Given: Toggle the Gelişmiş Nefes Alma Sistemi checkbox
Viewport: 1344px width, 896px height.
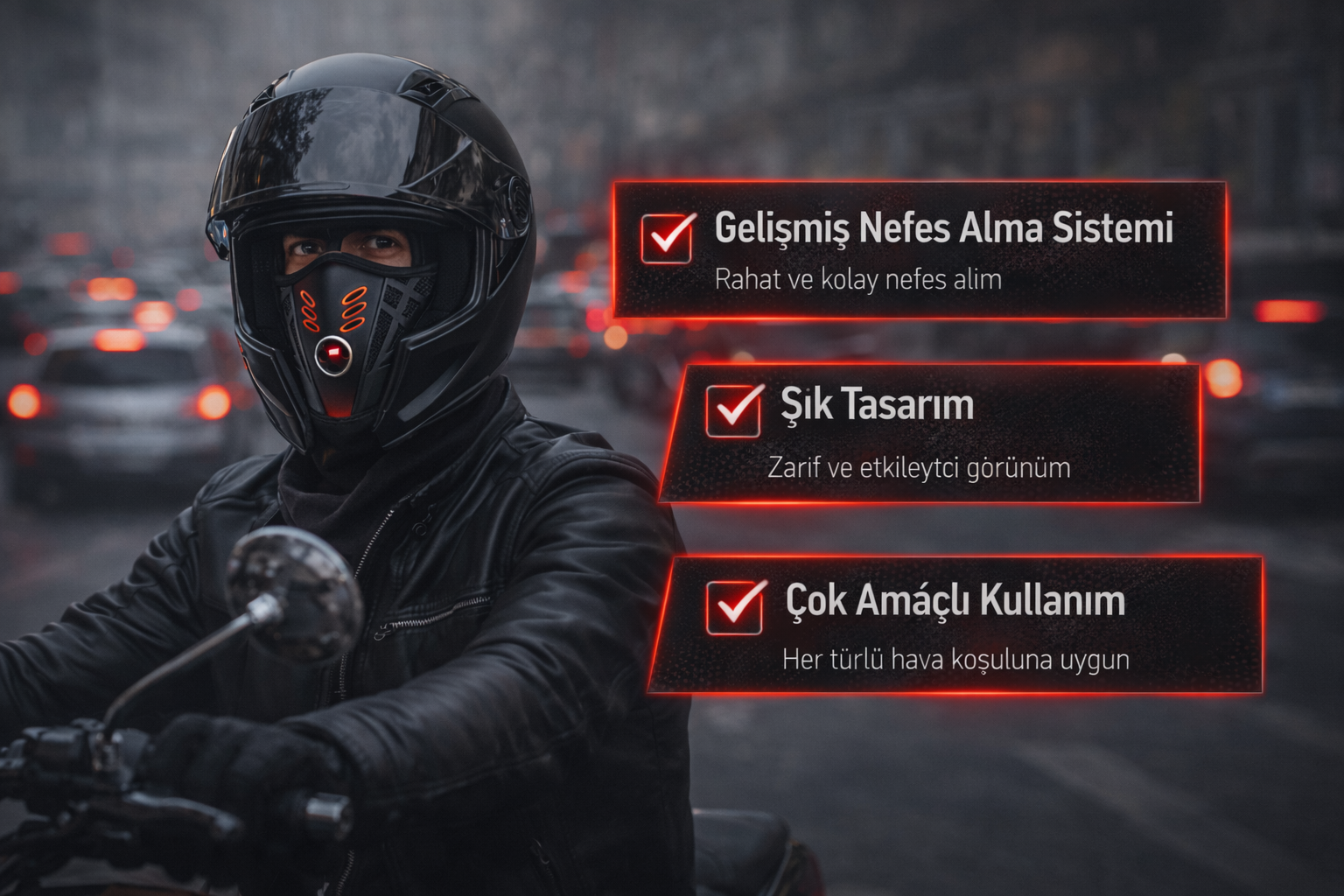Looking at the screenshot, I should 667,238.
